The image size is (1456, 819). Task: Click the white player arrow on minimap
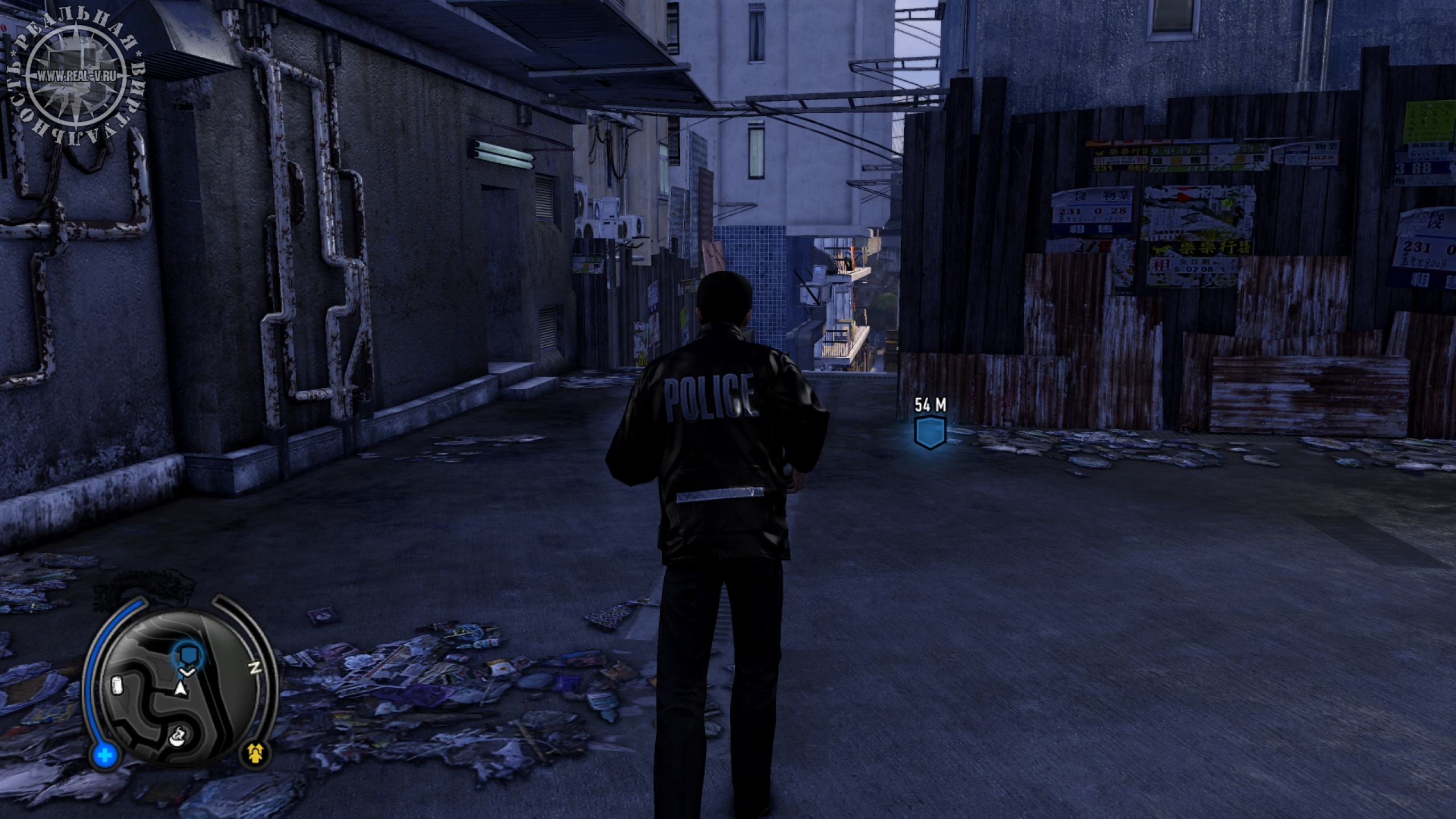[181, 689]
